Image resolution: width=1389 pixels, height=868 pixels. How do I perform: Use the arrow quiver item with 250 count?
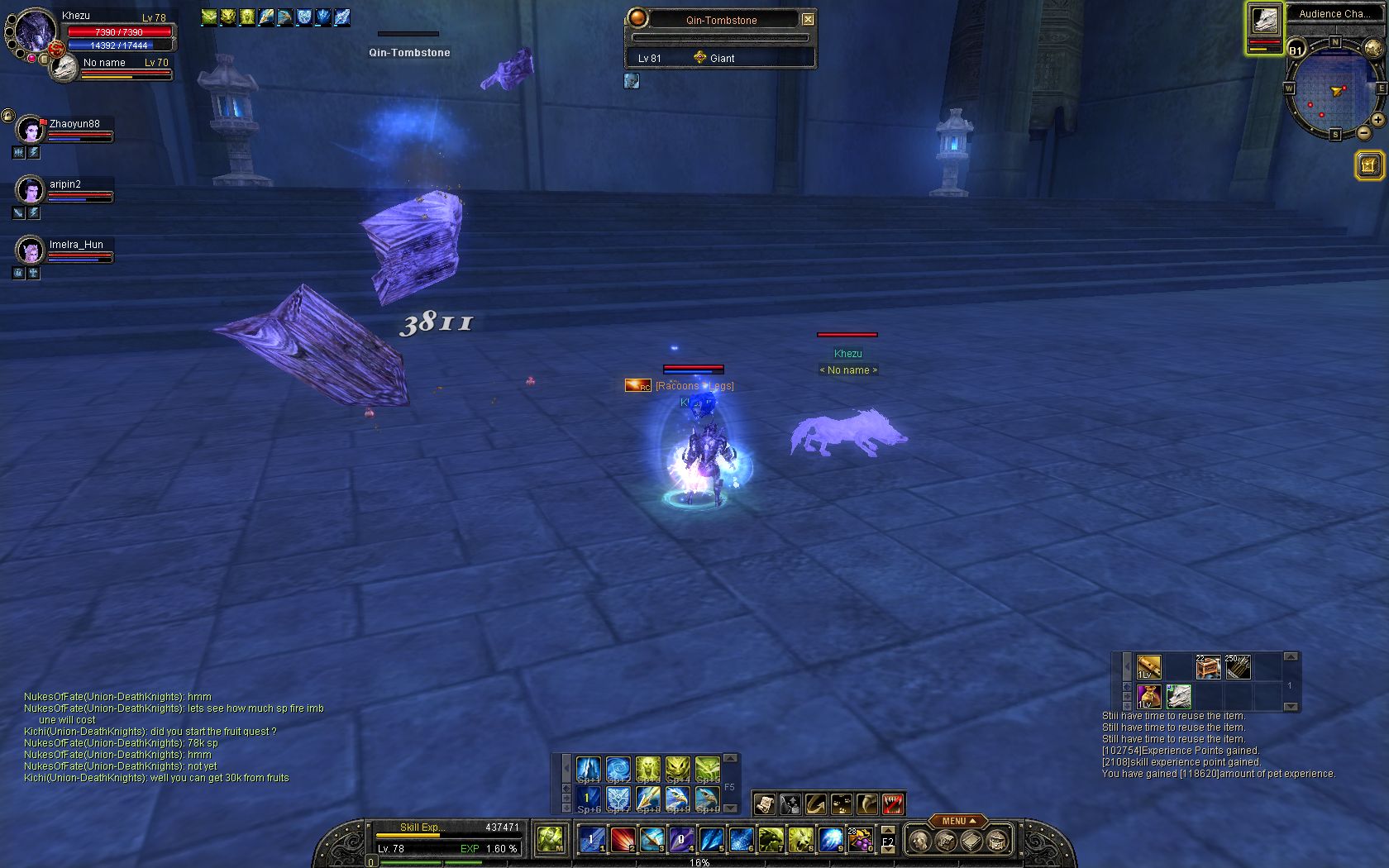1238,666
